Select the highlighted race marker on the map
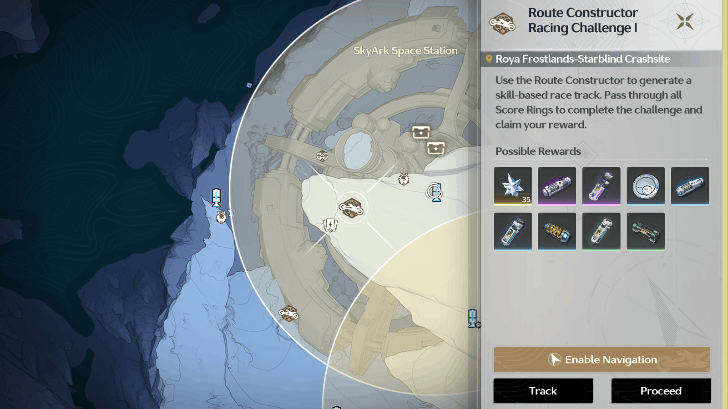The height and width of the screenshot is (409, 728). point(350,207)
